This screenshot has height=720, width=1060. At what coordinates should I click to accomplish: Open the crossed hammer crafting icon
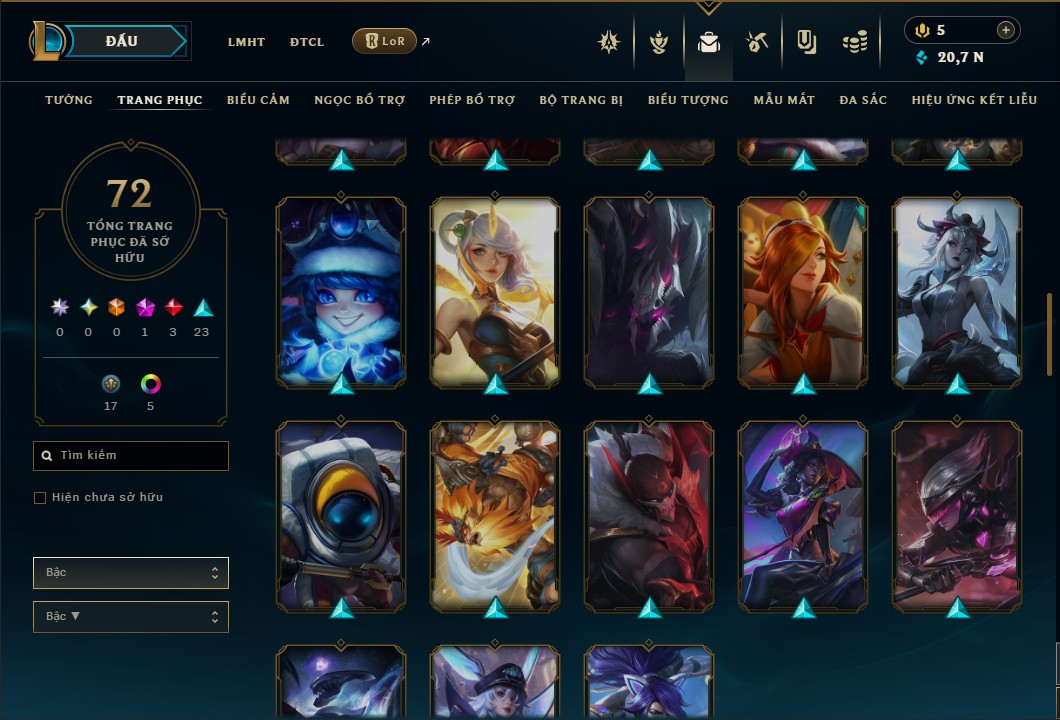coord(757,42)
